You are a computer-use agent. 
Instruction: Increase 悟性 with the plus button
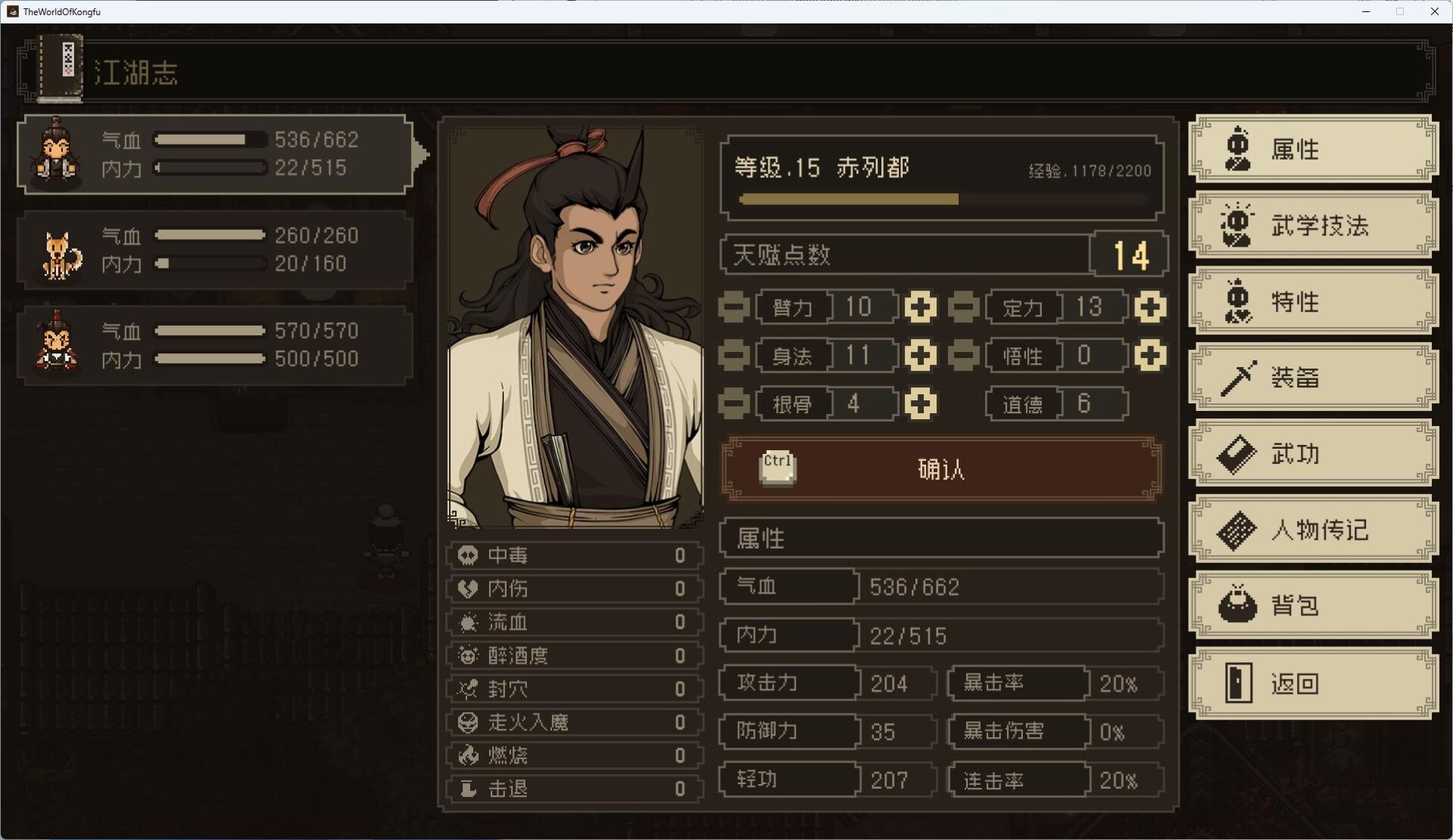tap(1150, 356)
